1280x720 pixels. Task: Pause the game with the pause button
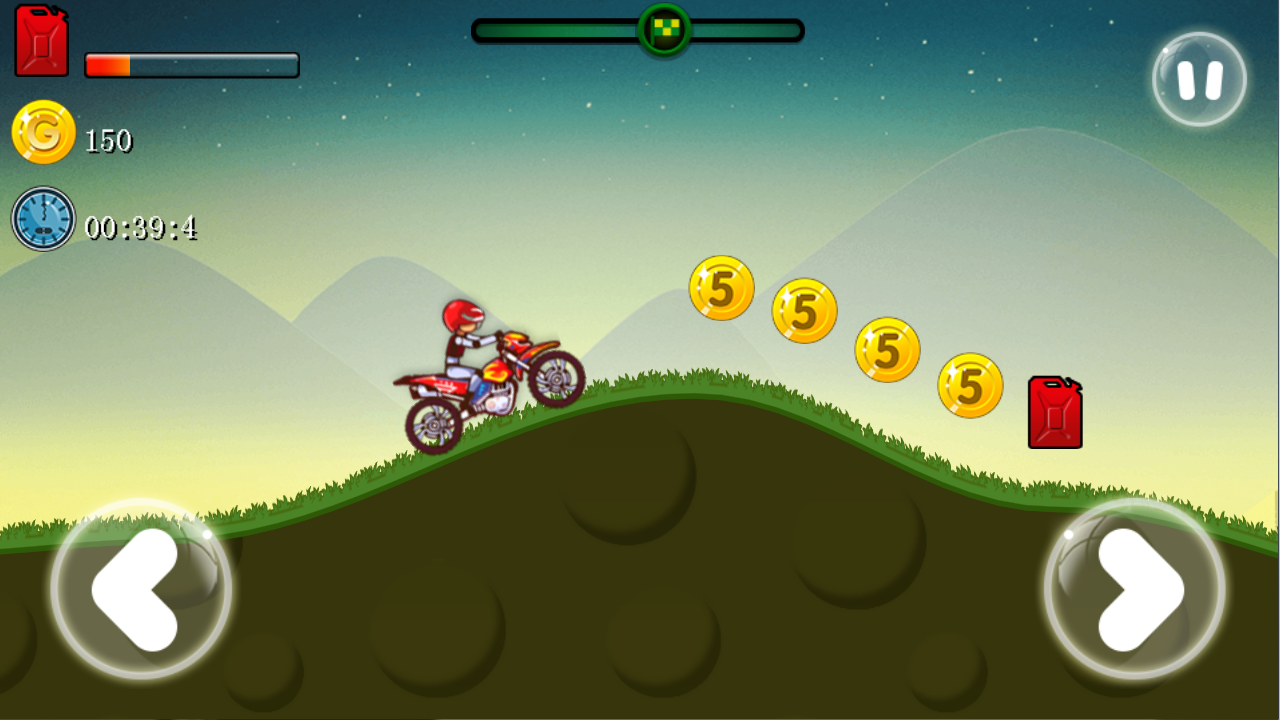pos(1198,79)
